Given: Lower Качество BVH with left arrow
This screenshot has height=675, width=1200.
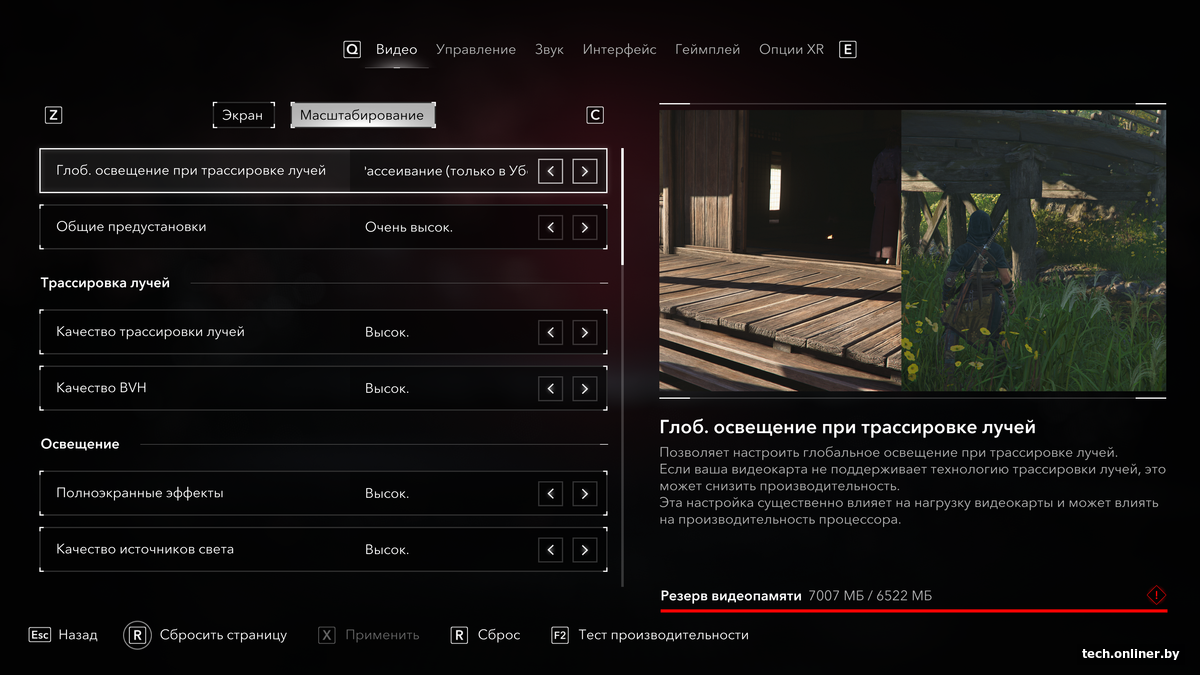Looking at the screenshot, I should pos(550,388).
